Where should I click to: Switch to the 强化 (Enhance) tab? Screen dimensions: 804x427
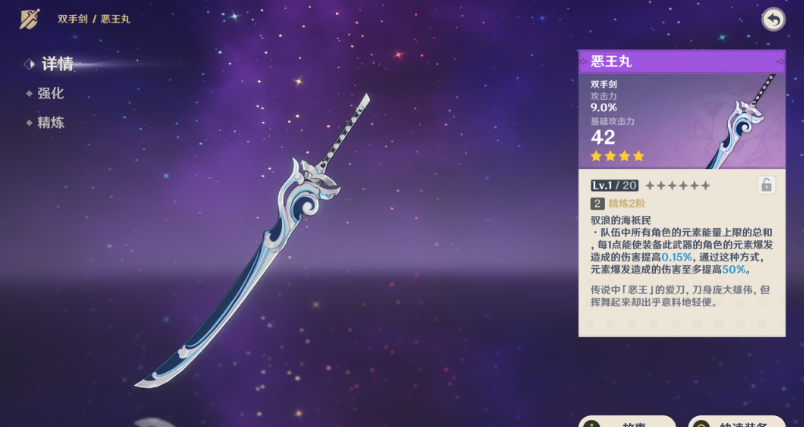[51, 93]
